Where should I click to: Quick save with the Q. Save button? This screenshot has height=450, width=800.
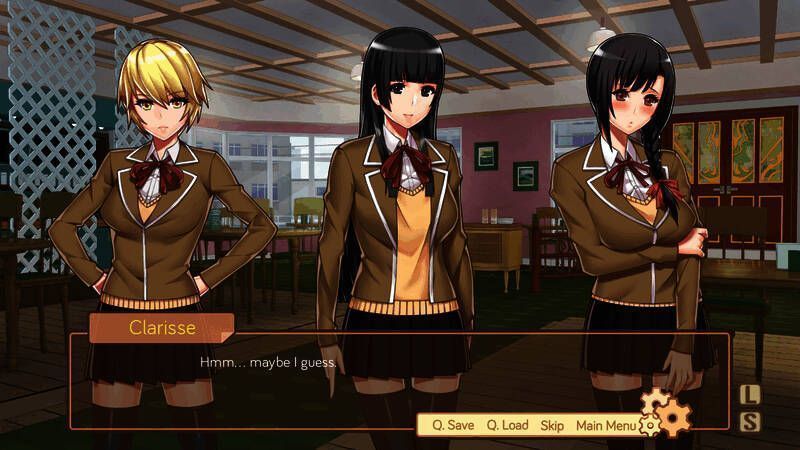pos(453,425)
